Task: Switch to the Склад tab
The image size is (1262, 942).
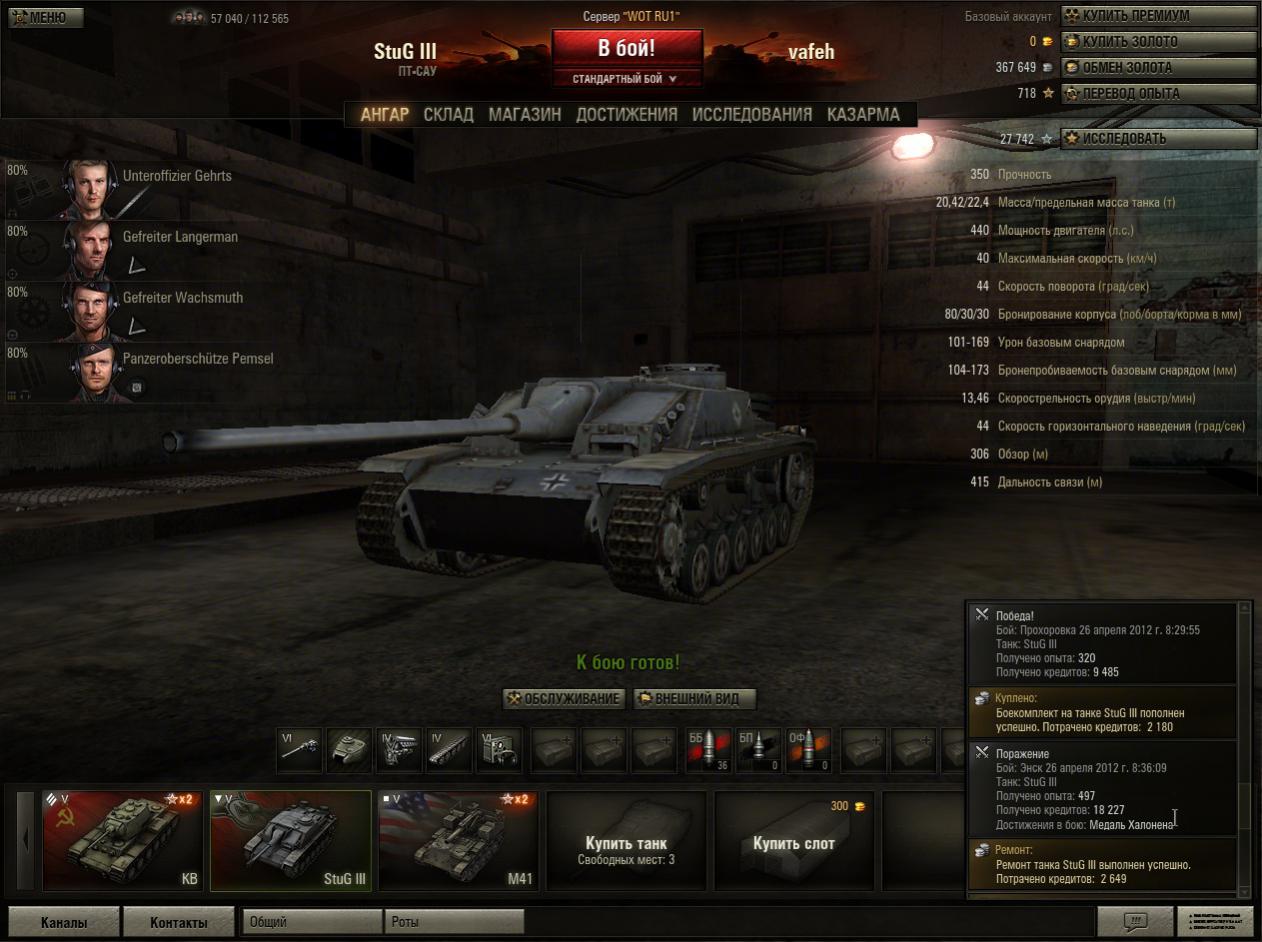Action: point(448,114)
